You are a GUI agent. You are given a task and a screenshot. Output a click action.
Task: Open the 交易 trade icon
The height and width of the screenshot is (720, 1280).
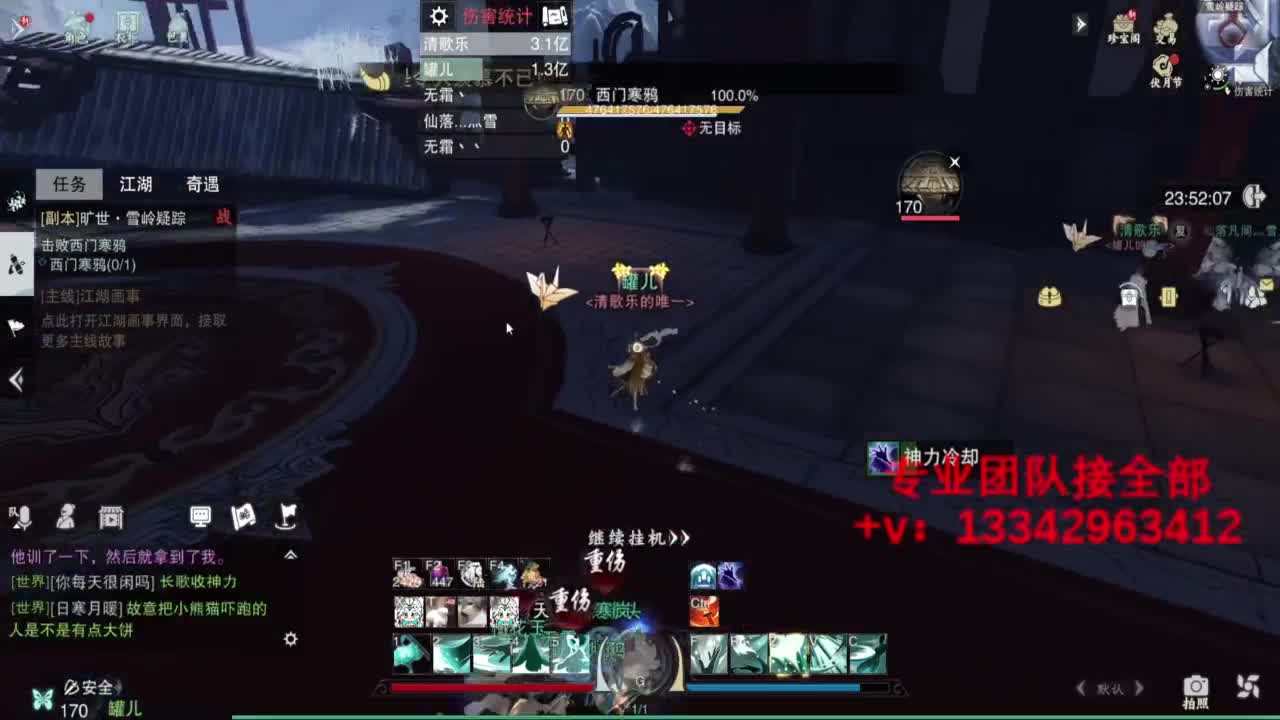coord(1168,25)
